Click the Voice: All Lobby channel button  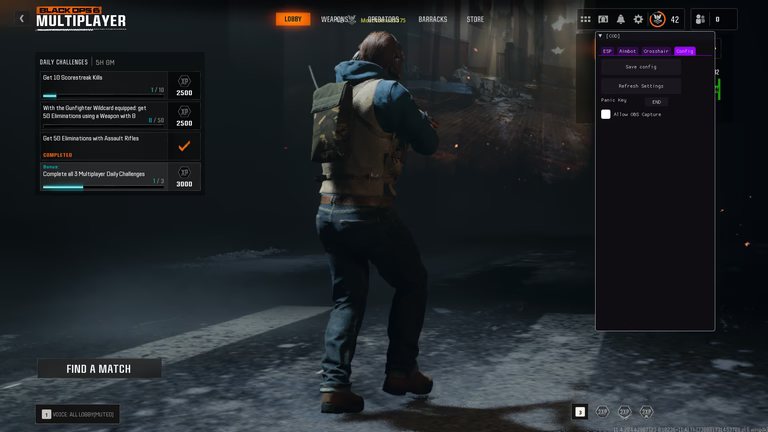pos(78,413)
